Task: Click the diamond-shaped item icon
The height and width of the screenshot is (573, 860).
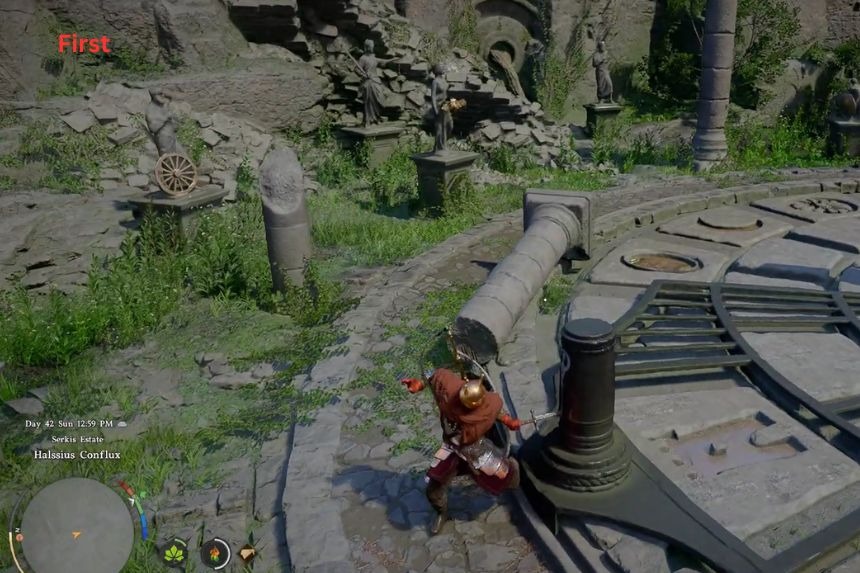Action: click(247, 552)
